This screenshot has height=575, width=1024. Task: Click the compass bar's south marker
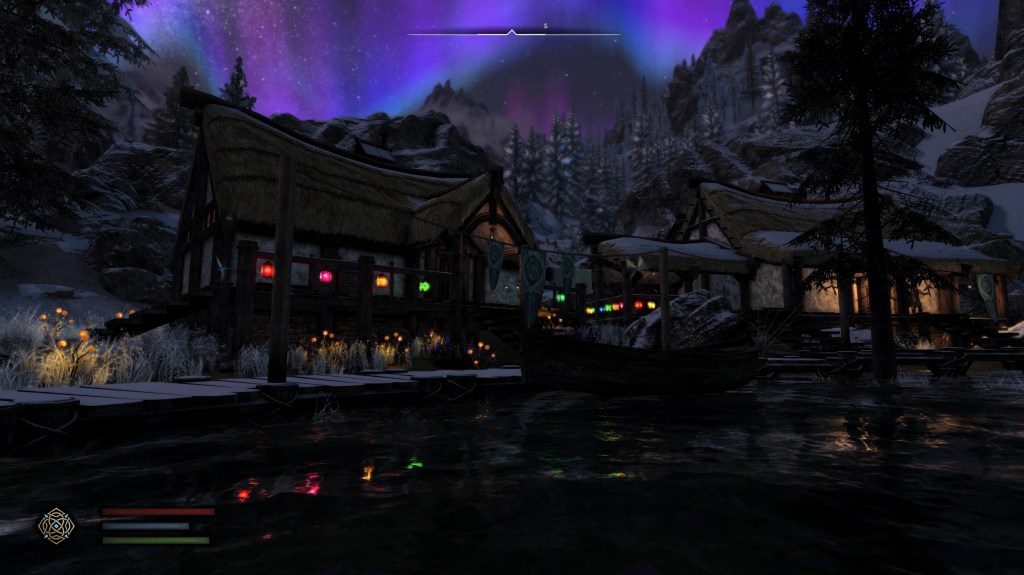[546, 25]
